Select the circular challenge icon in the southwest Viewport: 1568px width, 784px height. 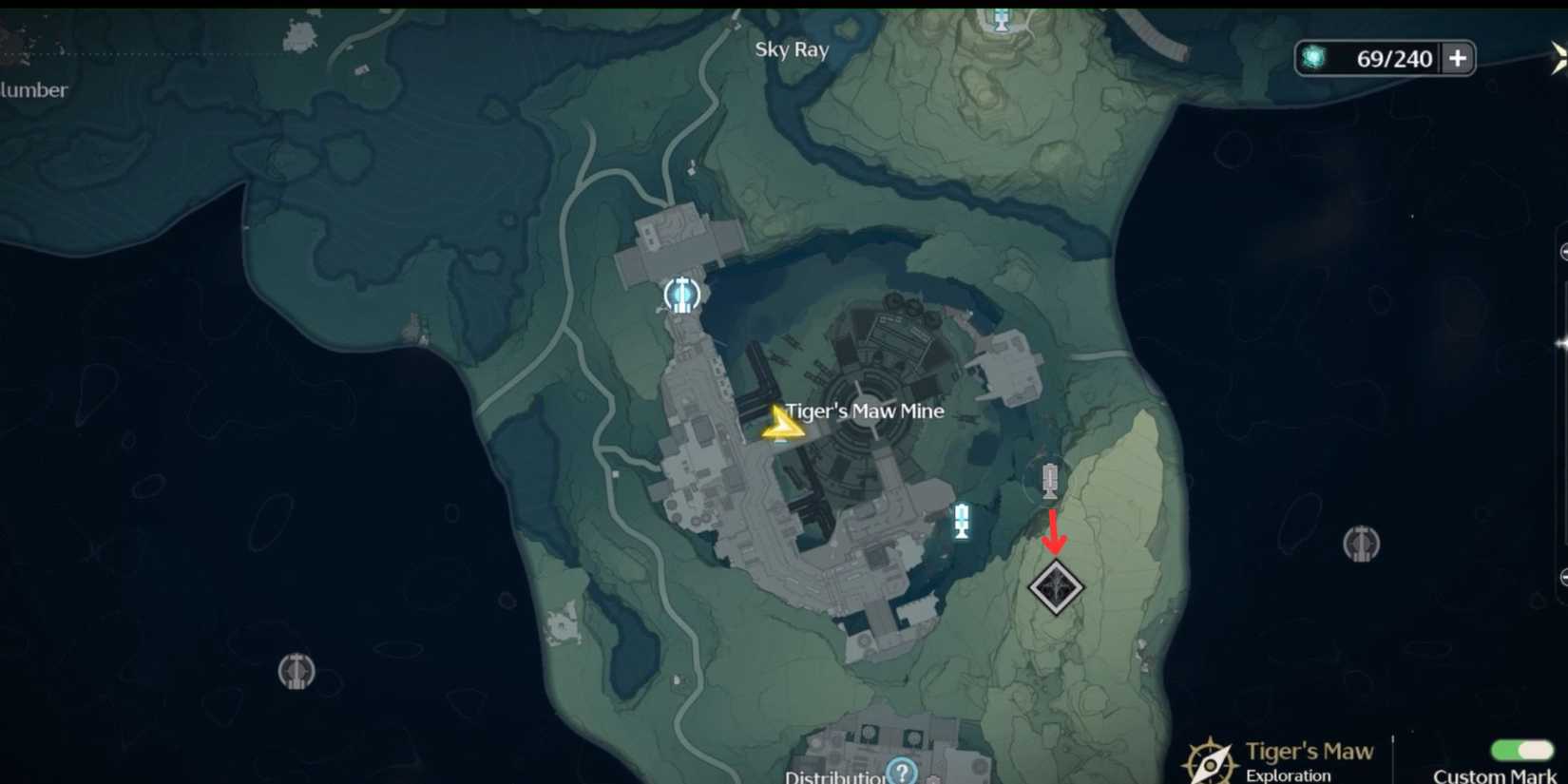296,672
